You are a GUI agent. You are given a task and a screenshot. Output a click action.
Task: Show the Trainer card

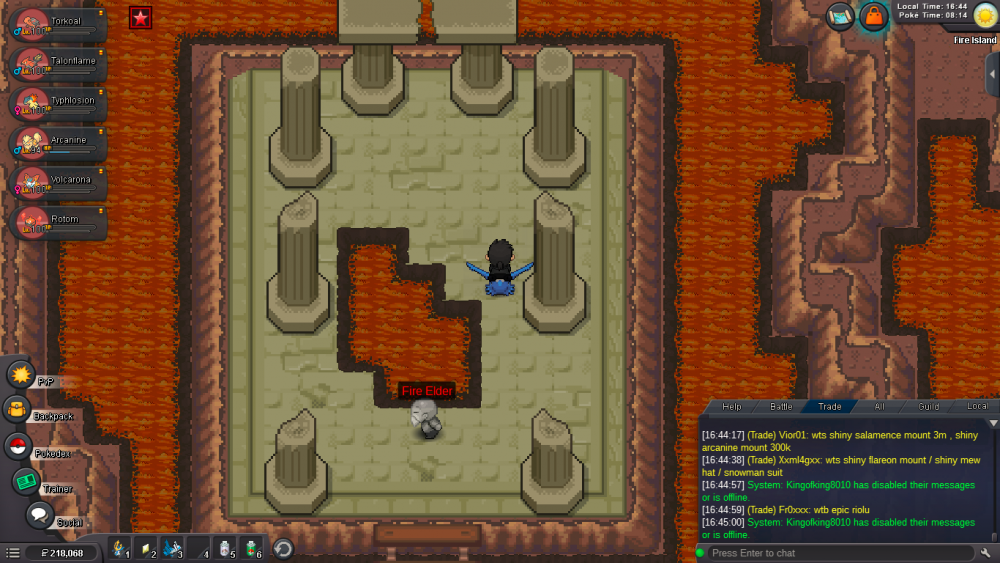click(26, 481)
